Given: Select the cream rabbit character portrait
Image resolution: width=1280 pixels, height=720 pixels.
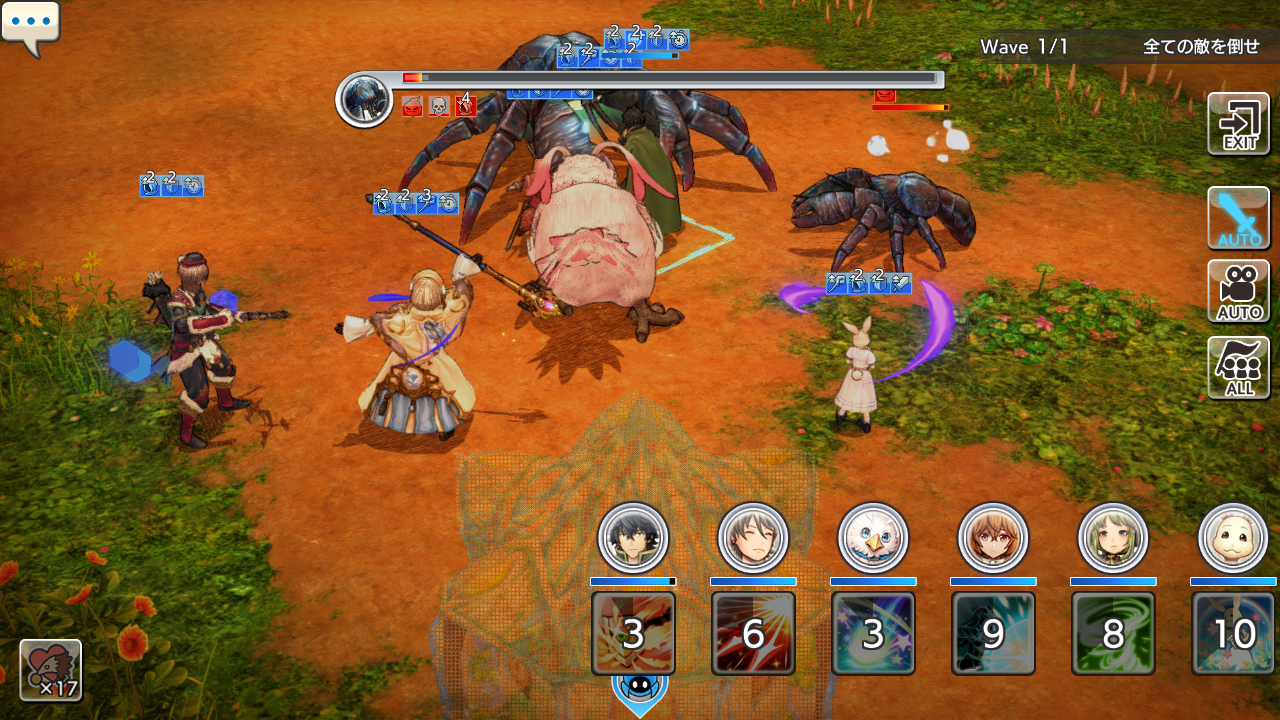Looking at the screenshot, I should pos(1233,538).
